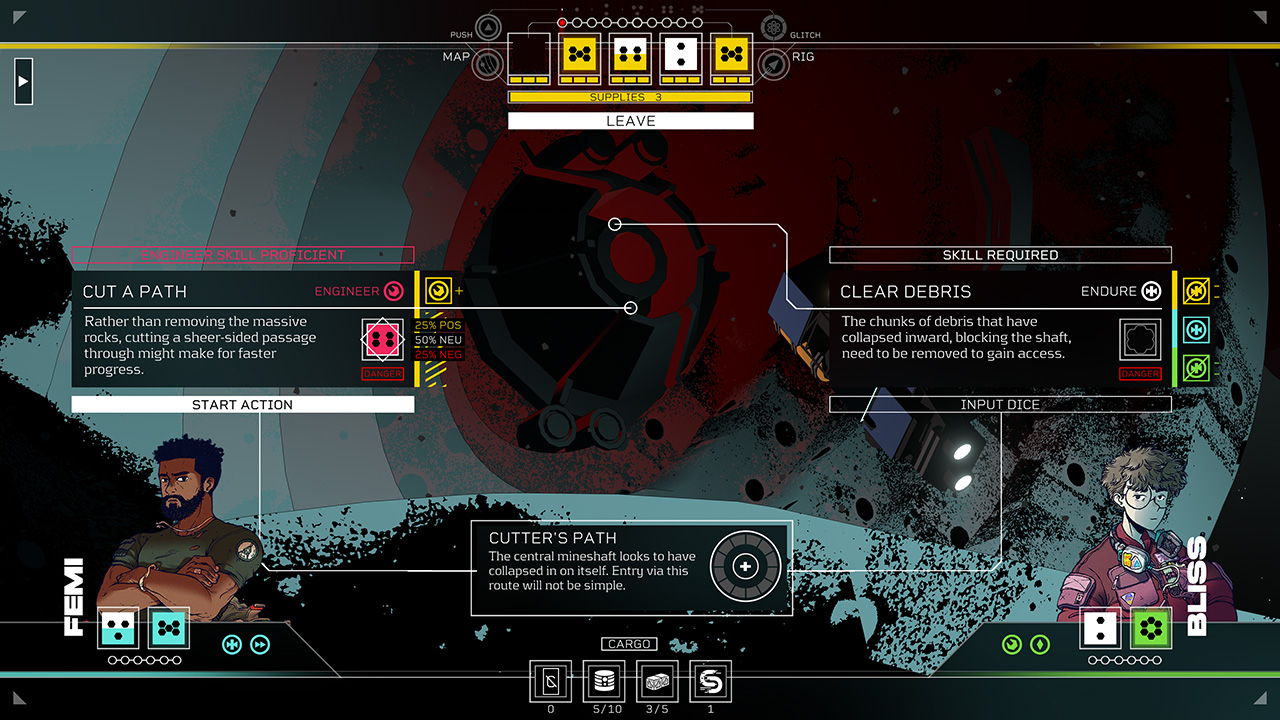
Task: Click the Glitch dice icon at top
Action: 771,27
